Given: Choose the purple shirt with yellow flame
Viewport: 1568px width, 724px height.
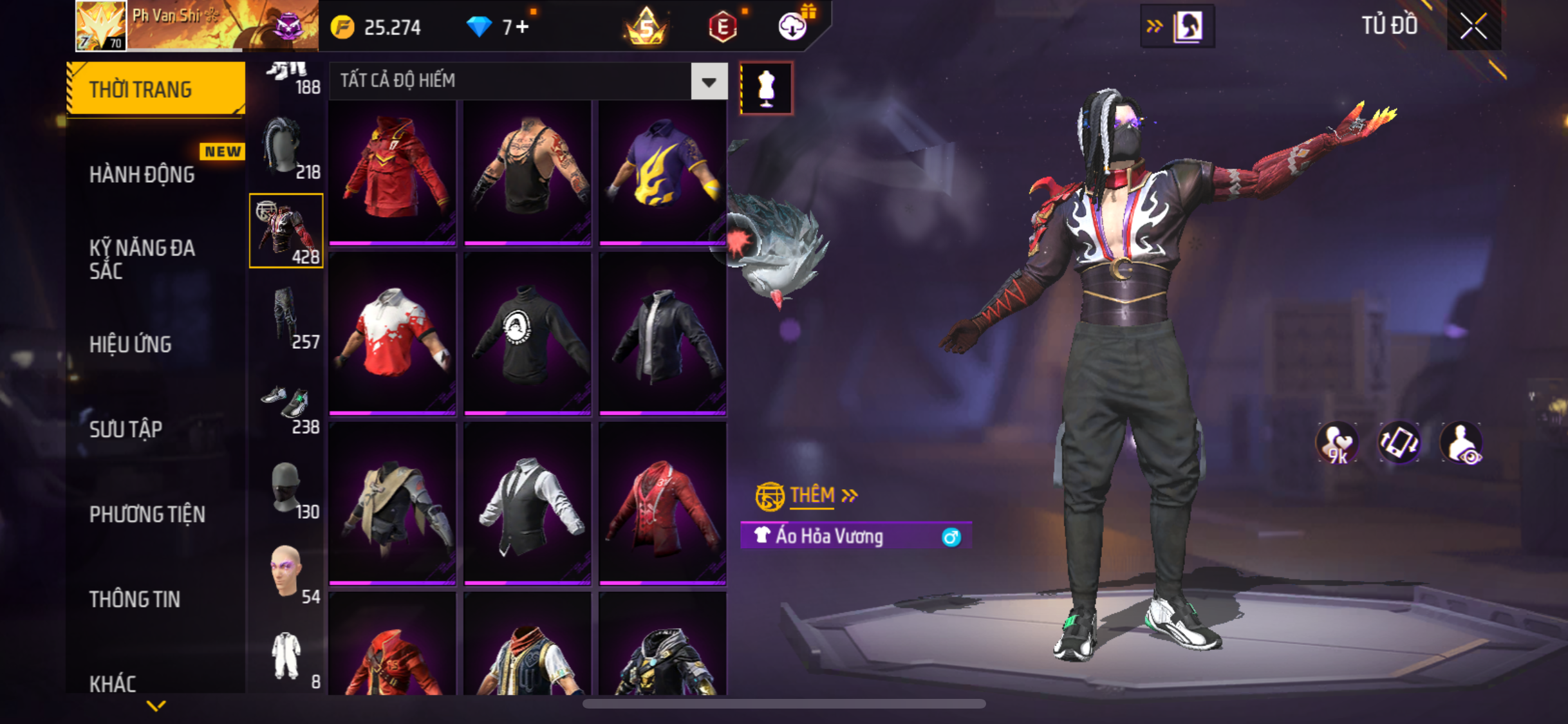Looking at the screenshot, I should pos(662,171).
